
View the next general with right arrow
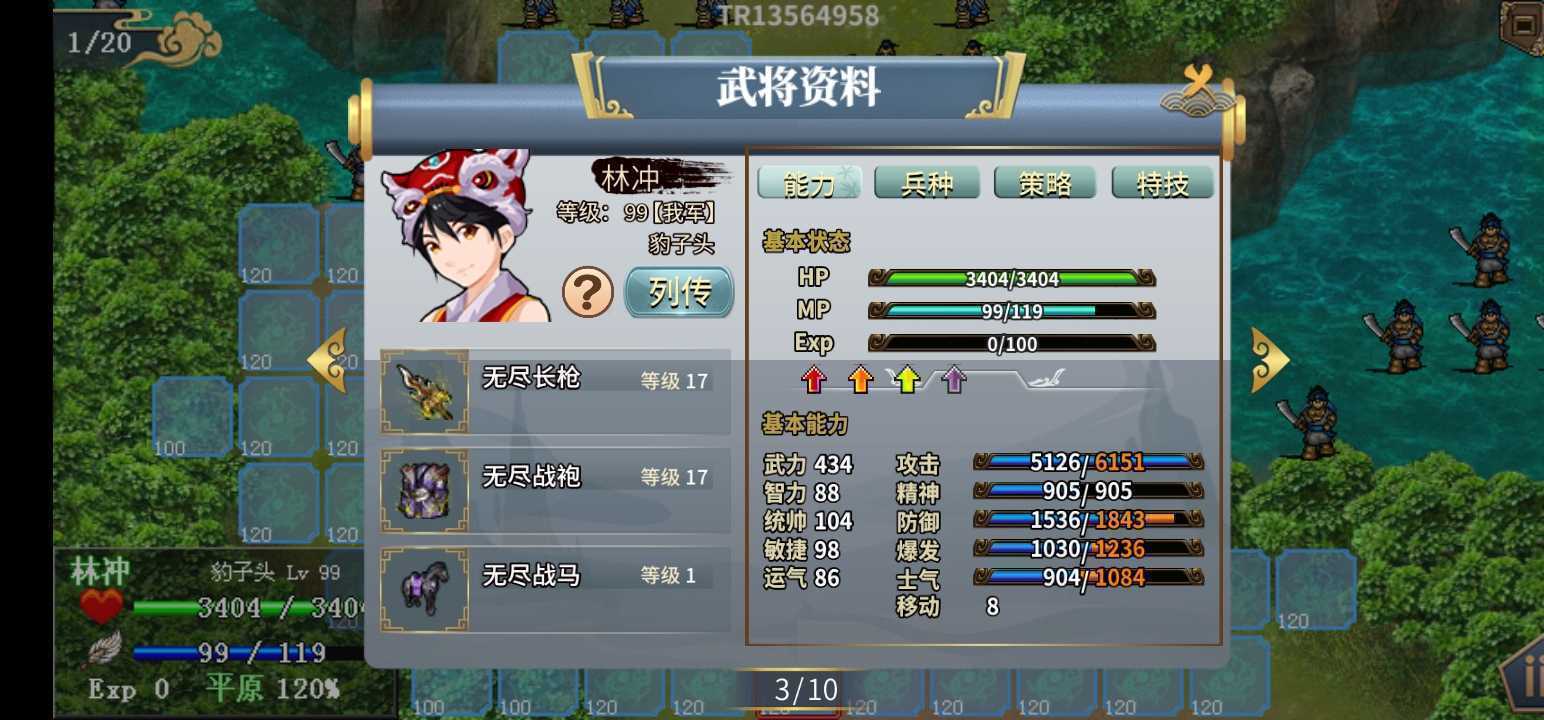coord(1269,359)
